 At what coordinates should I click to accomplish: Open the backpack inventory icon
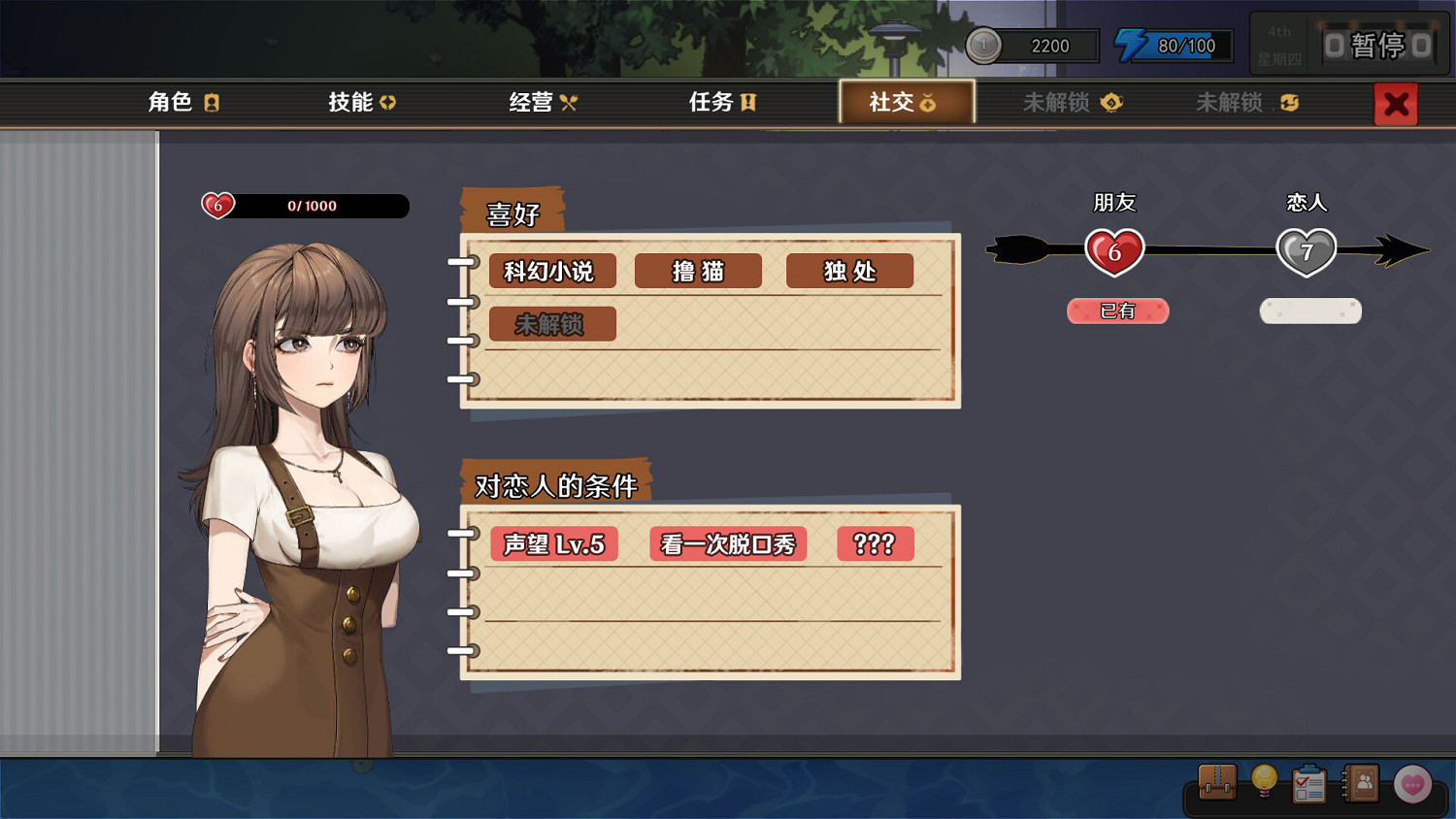tap(1216, 784)
